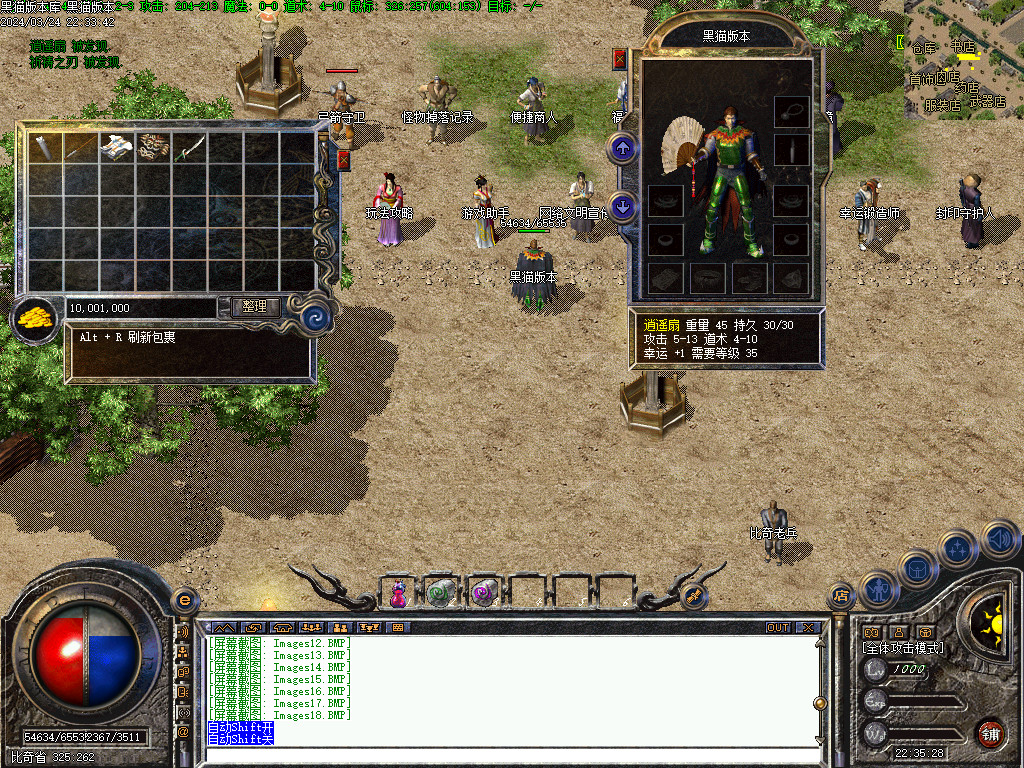Click the down arrow on the equipment panel
The width and height of the screenshot is (1024, 768).
(623, 207)
